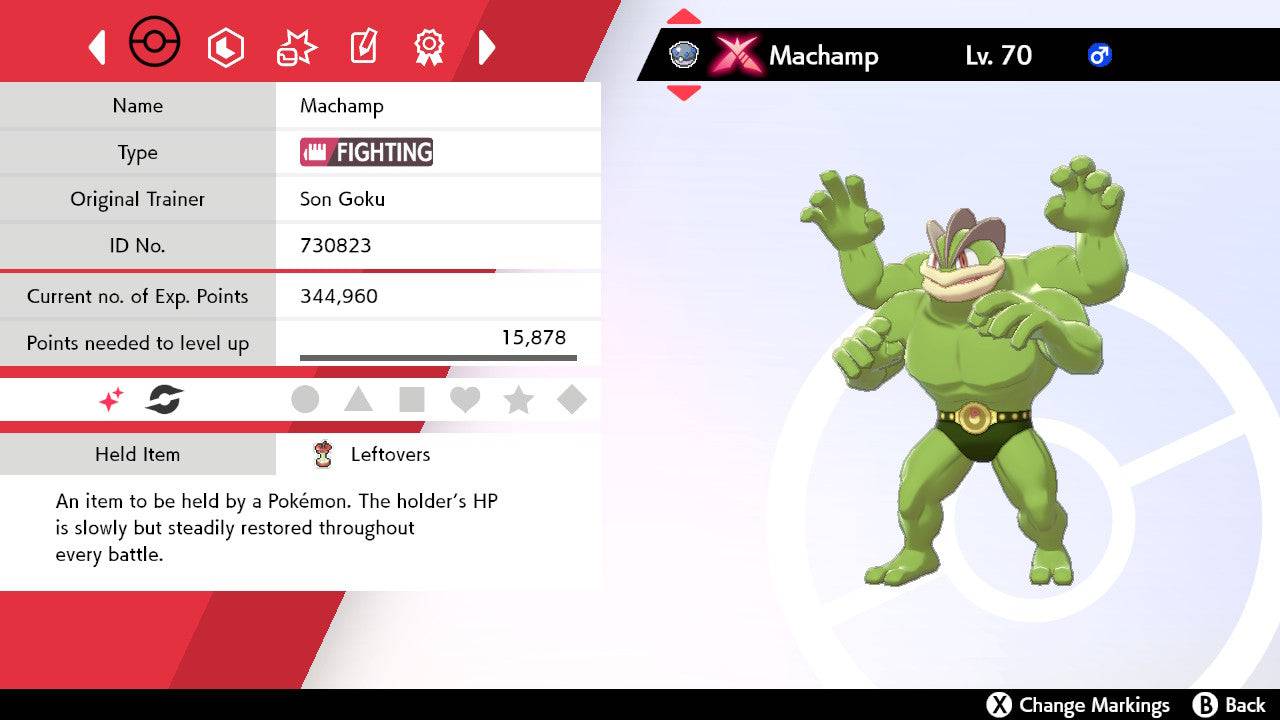The height and width of the screenshot is (720, 1280).
Task: Click the left arrow beside the tabs
Action: (97, 47)
